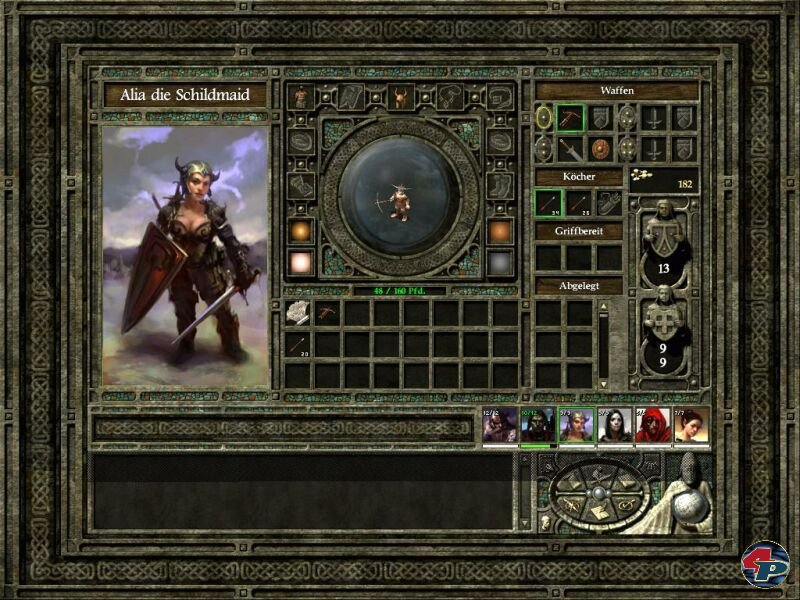Select the boots equipment slot
Screen dimensions: 800x600
499,185
